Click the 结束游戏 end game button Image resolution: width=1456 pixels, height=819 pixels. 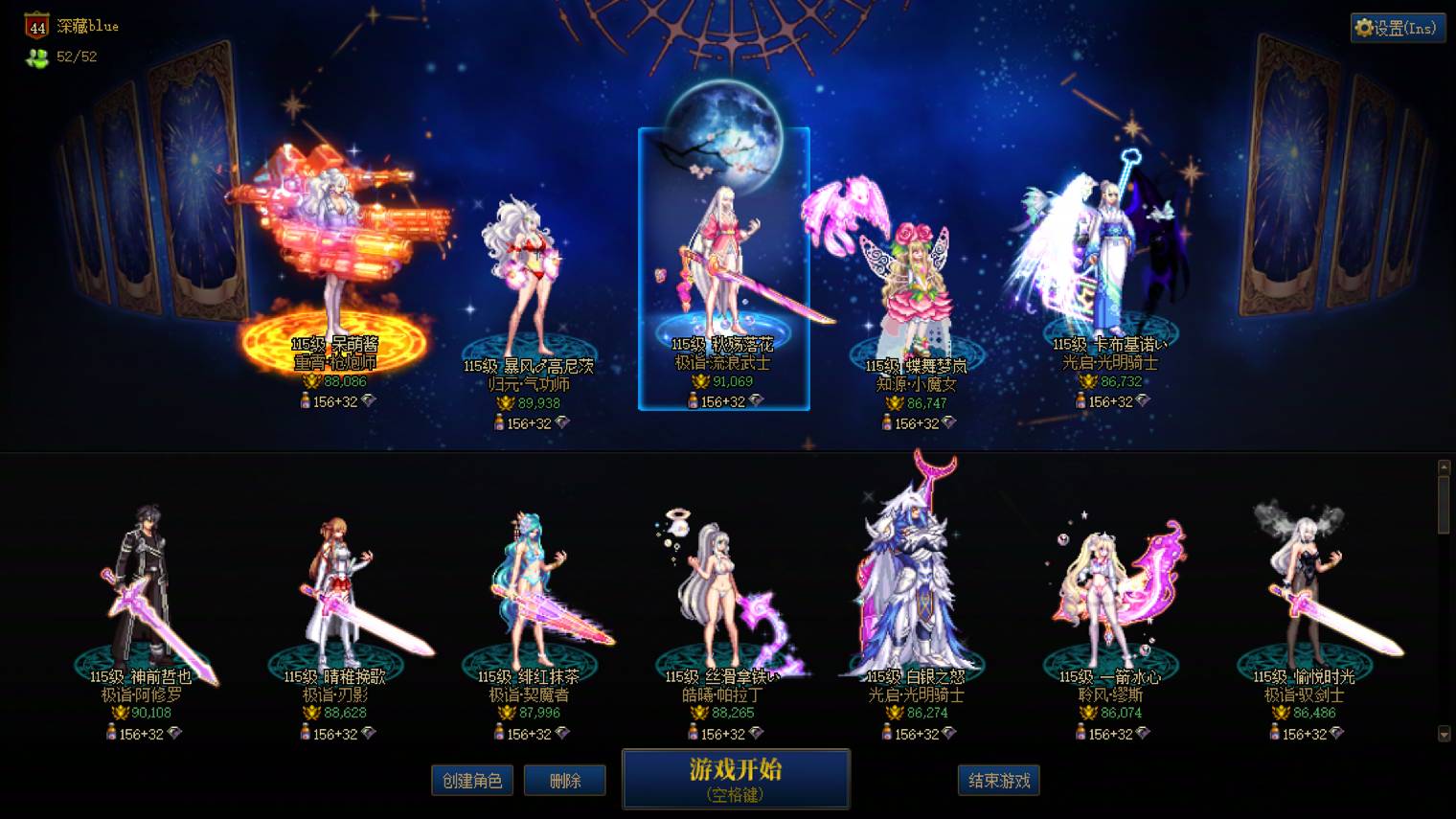pos(999,780)
